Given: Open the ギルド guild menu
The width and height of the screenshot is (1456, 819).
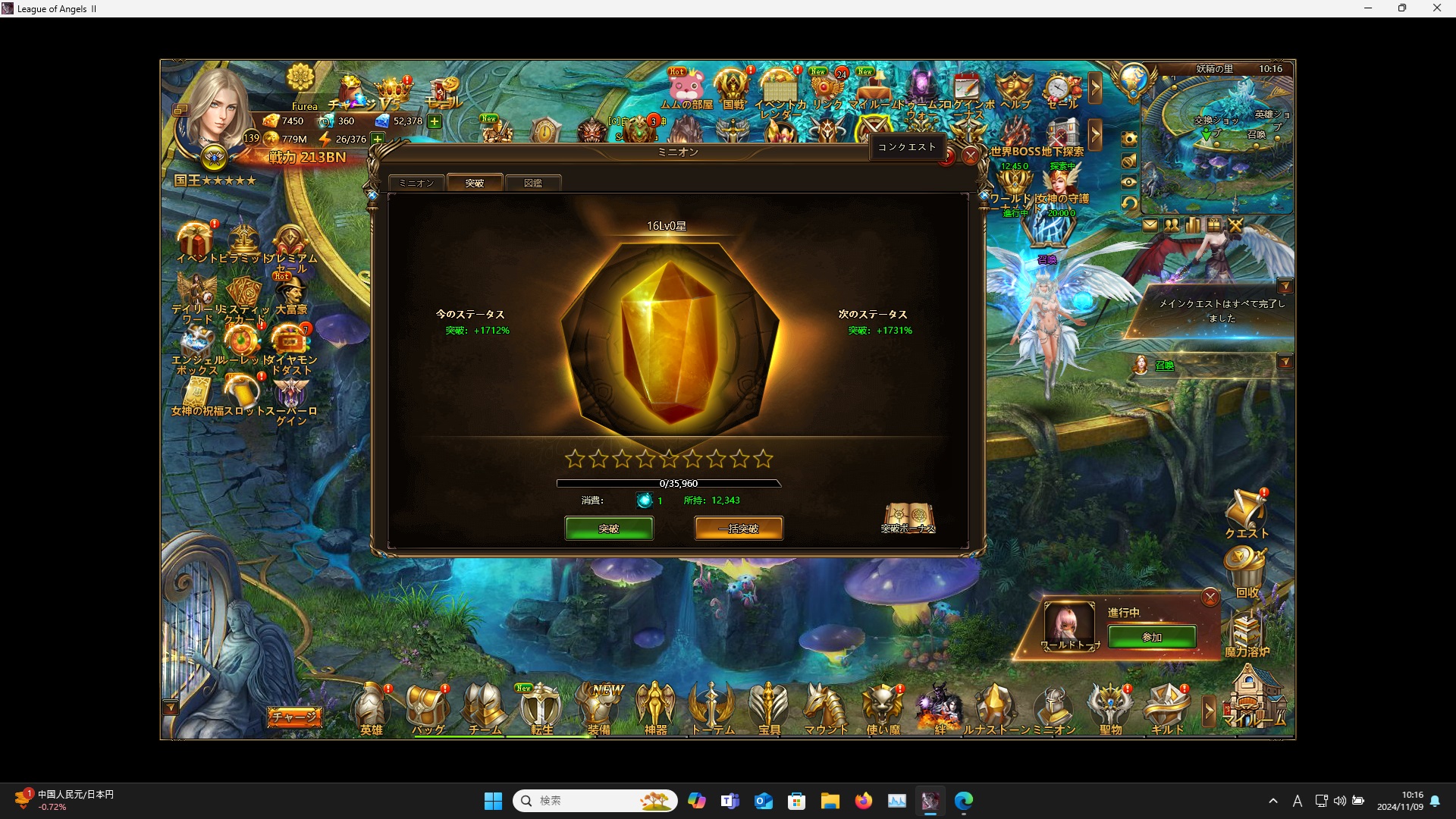Looking at the screenshot, I should [1166, 710].
